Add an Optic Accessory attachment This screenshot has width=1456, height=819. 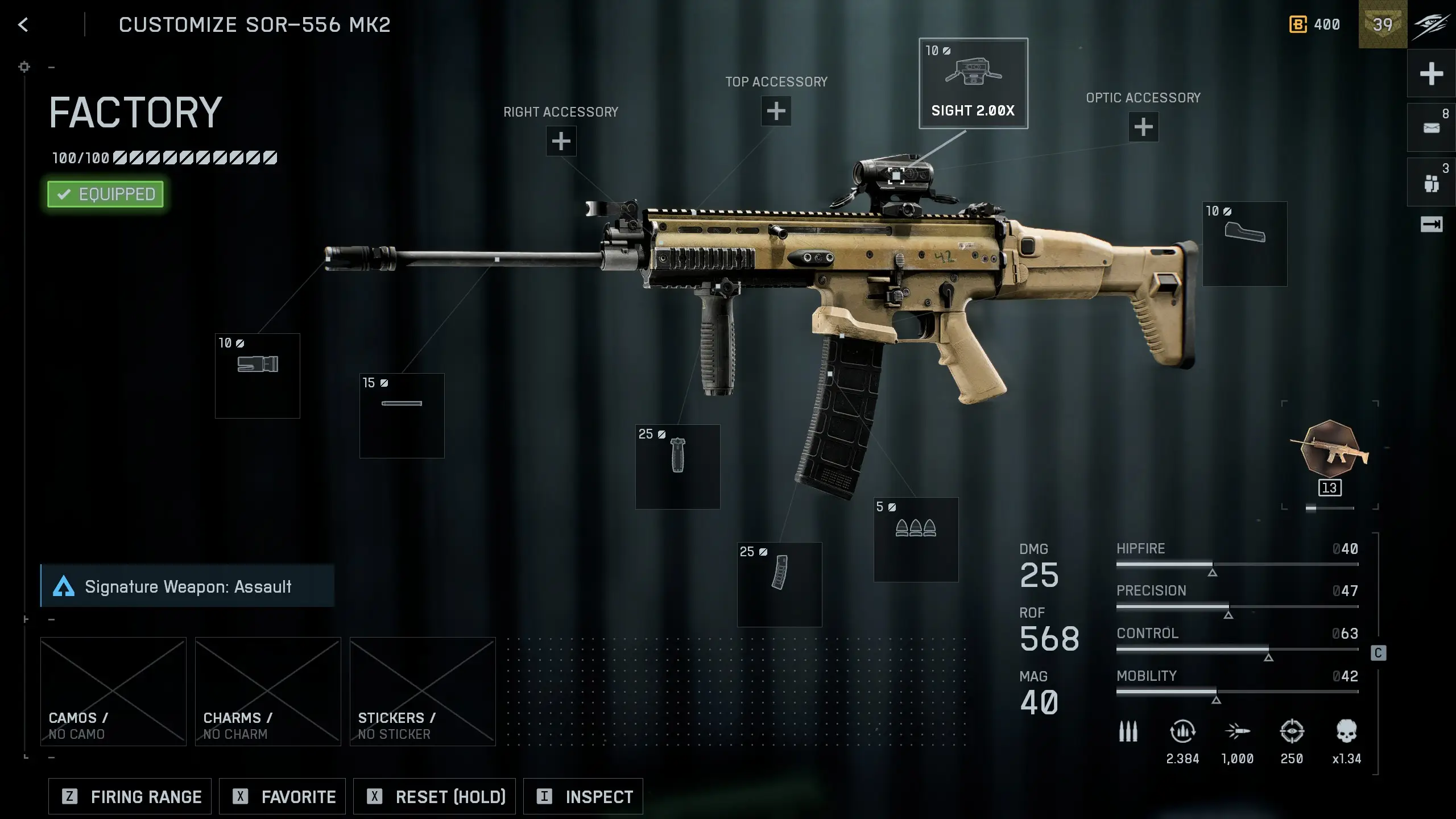[1143, 127]
